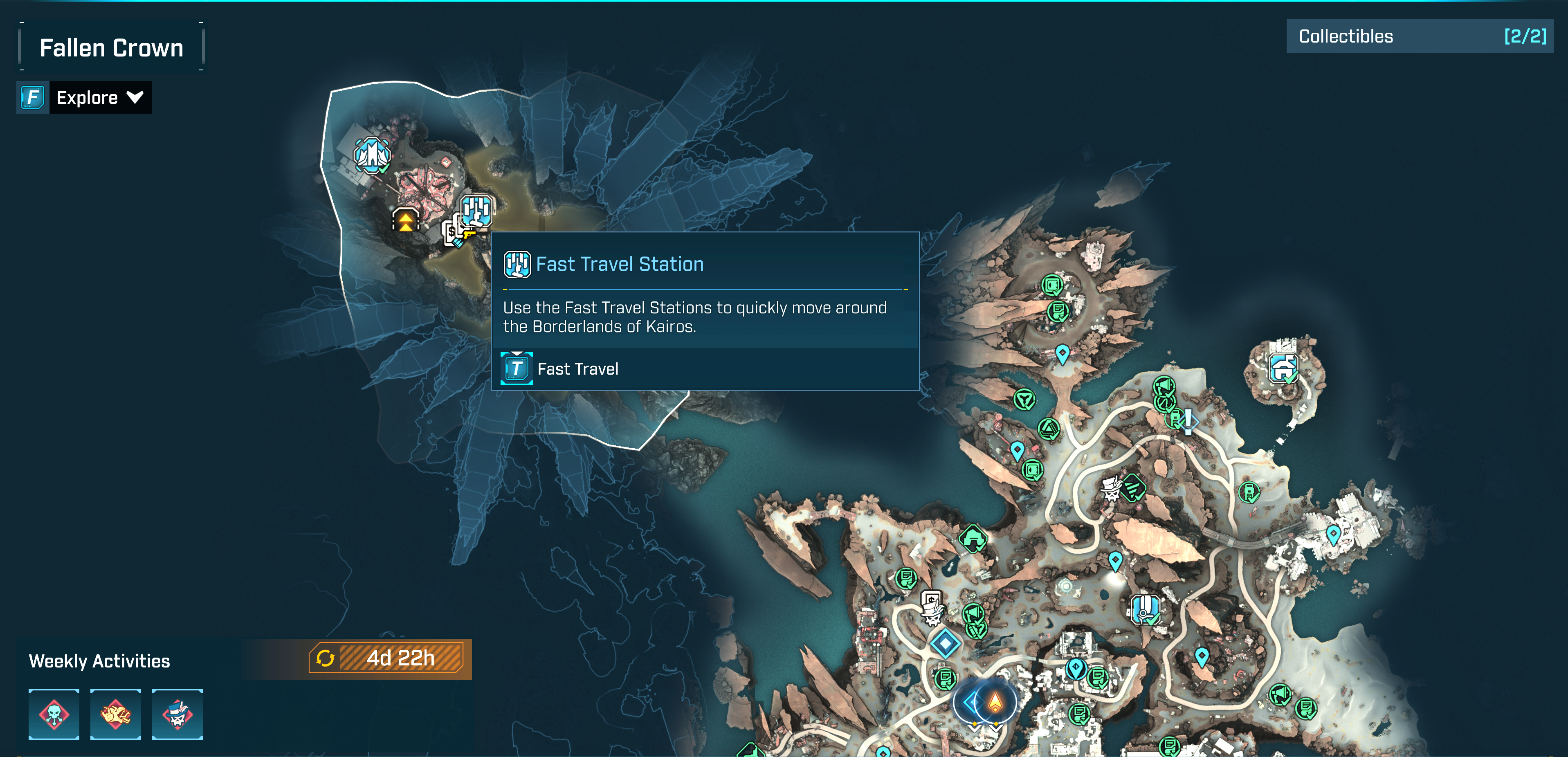Select the green hexagonal hut marker
The image size is (1568, 757).
tap(973, 539)
